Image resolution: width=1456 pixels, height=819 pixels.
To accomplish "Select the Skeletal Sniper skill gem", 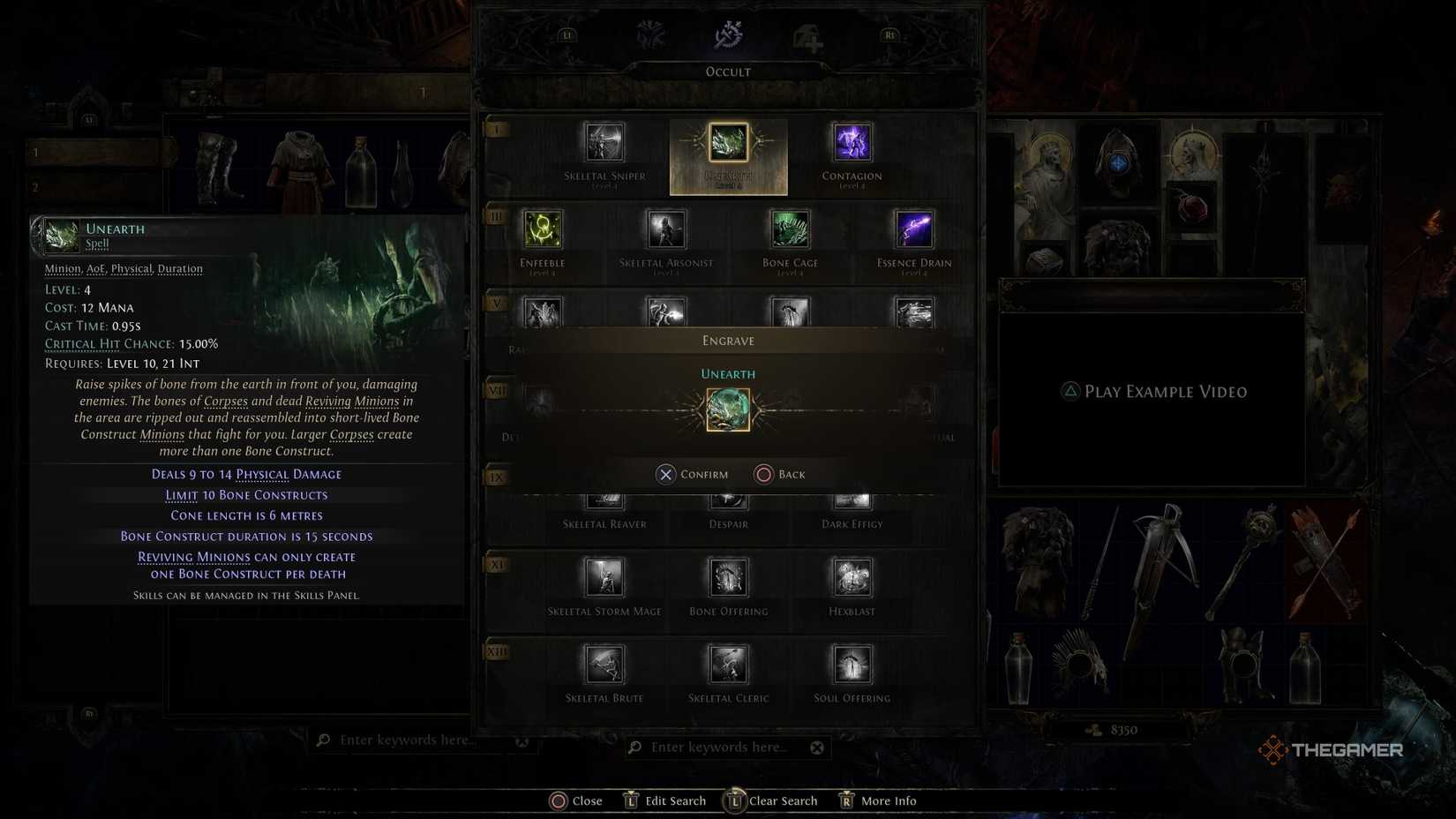I will coord(605,143).
